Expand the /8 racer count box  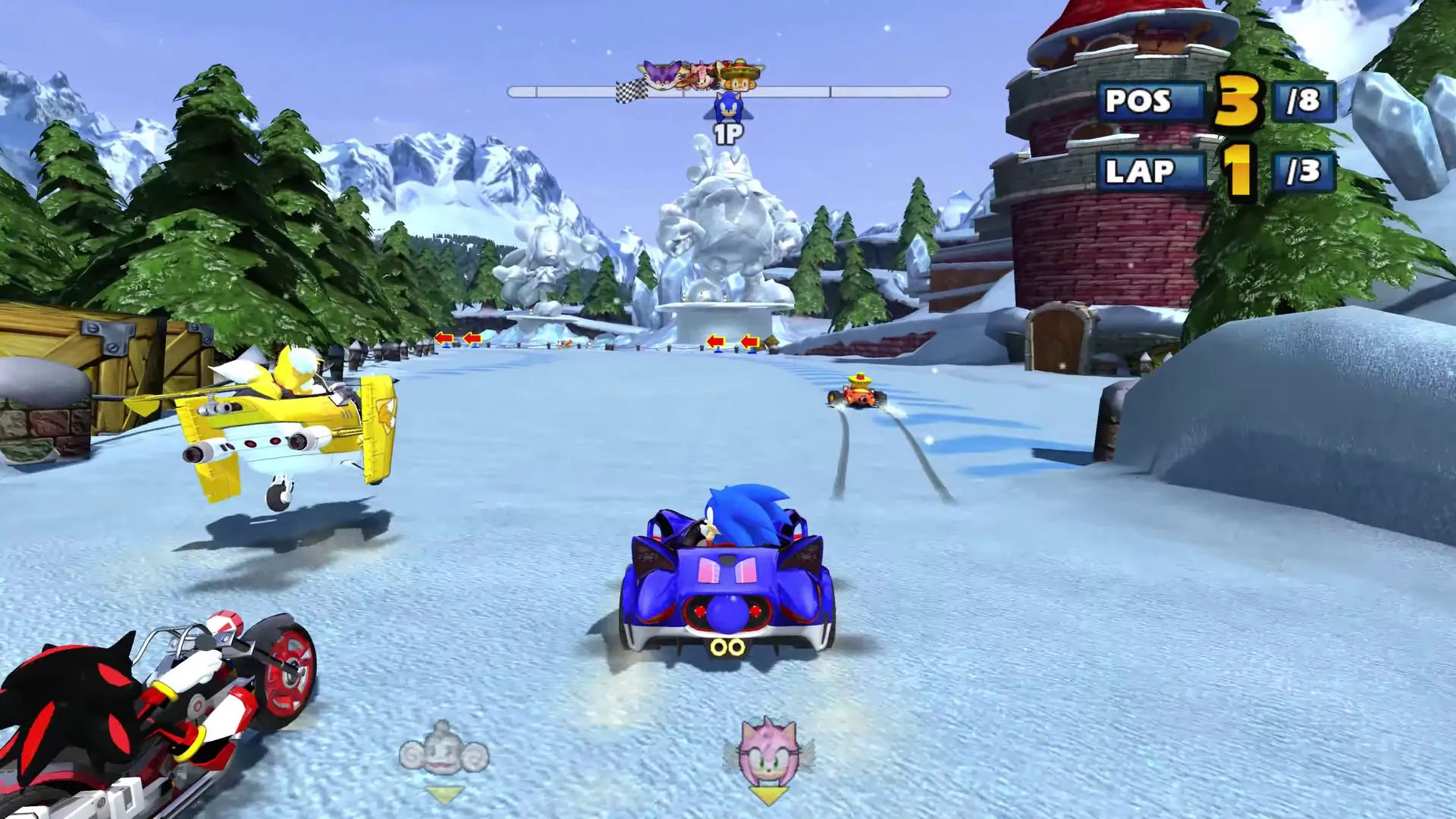1305,102
